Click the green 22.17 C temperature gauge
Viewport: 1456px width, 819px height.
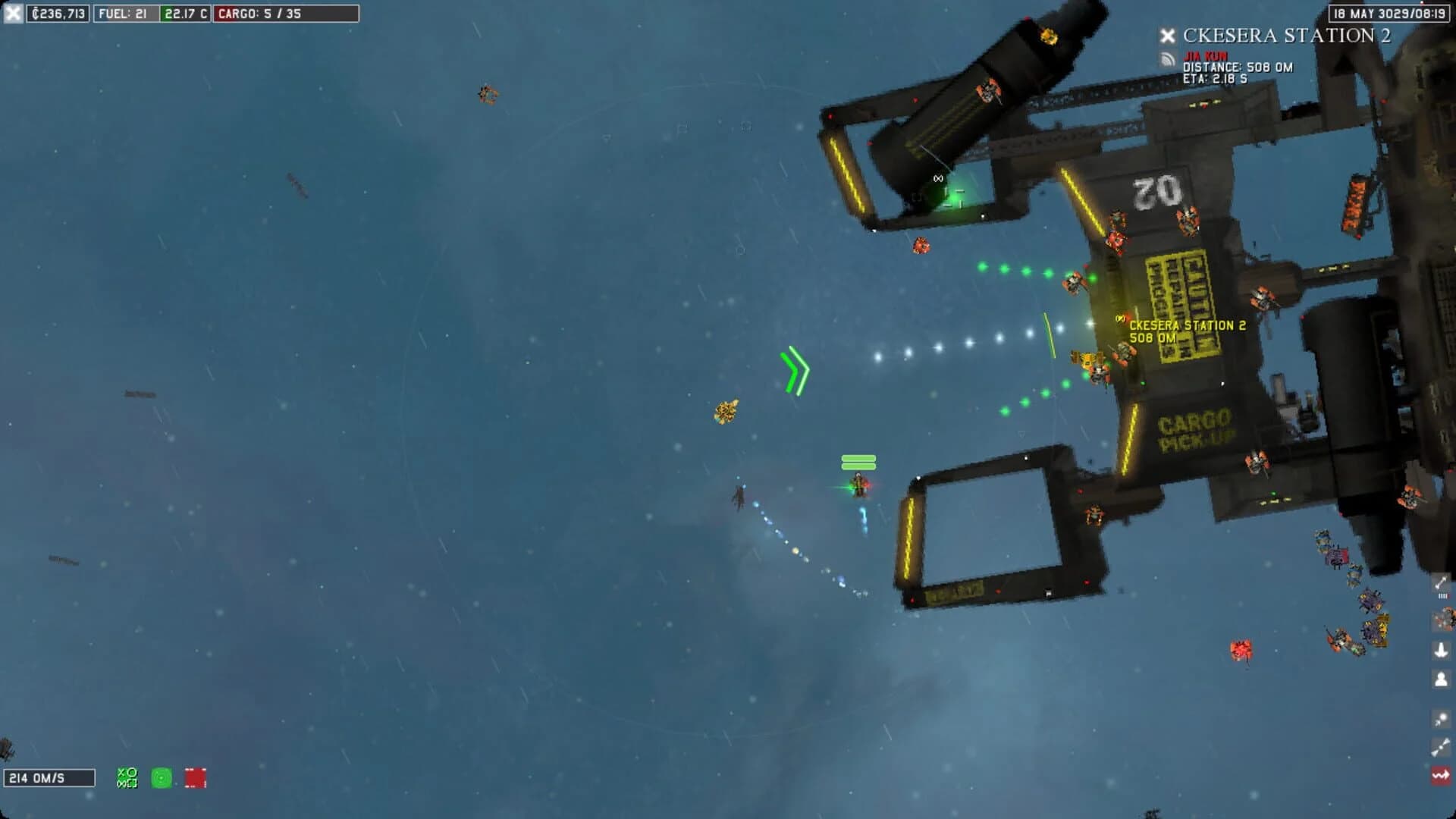coord(184,12)
